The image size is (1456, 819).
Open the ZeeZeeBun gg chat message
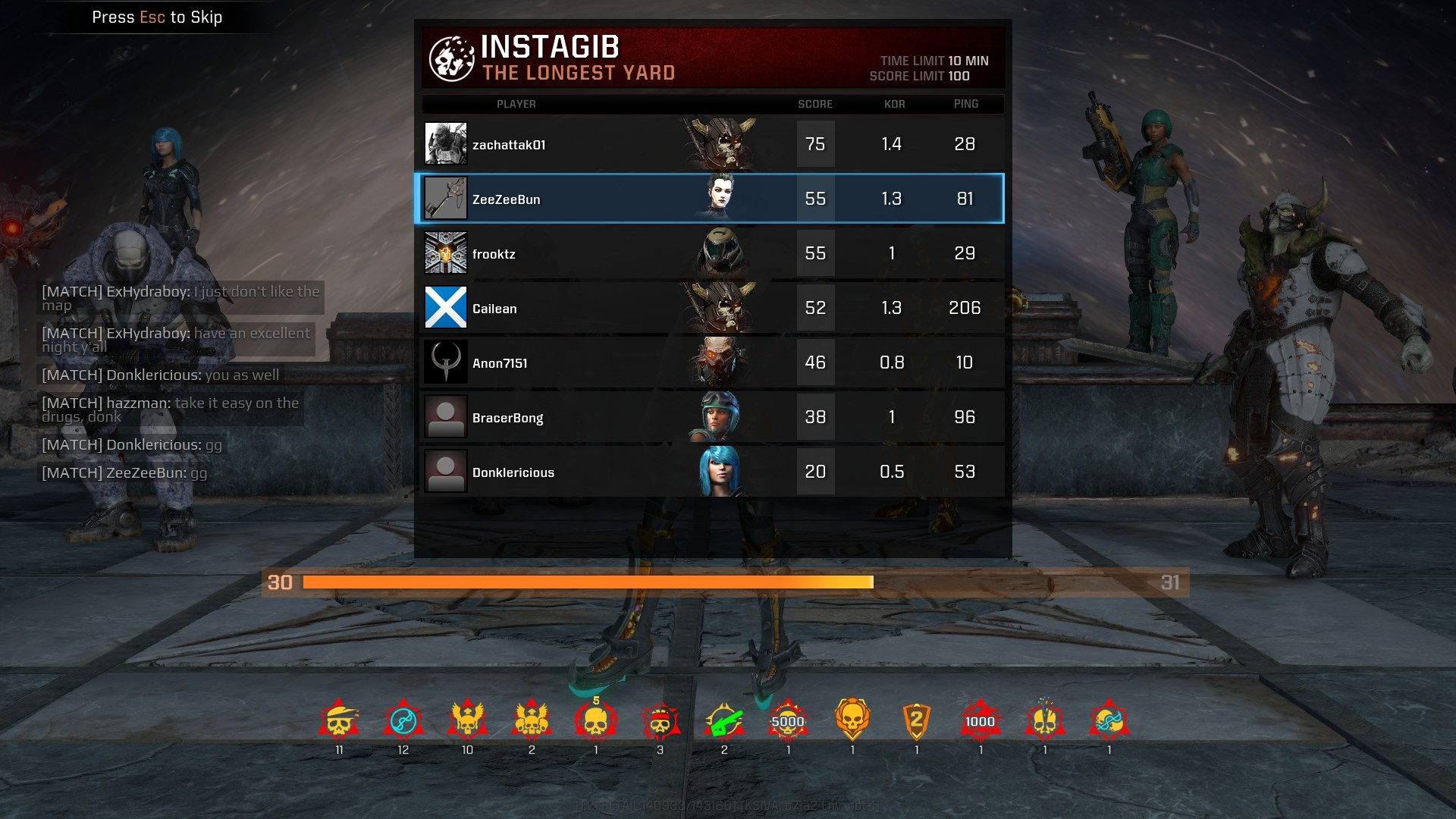click(124, 473)
